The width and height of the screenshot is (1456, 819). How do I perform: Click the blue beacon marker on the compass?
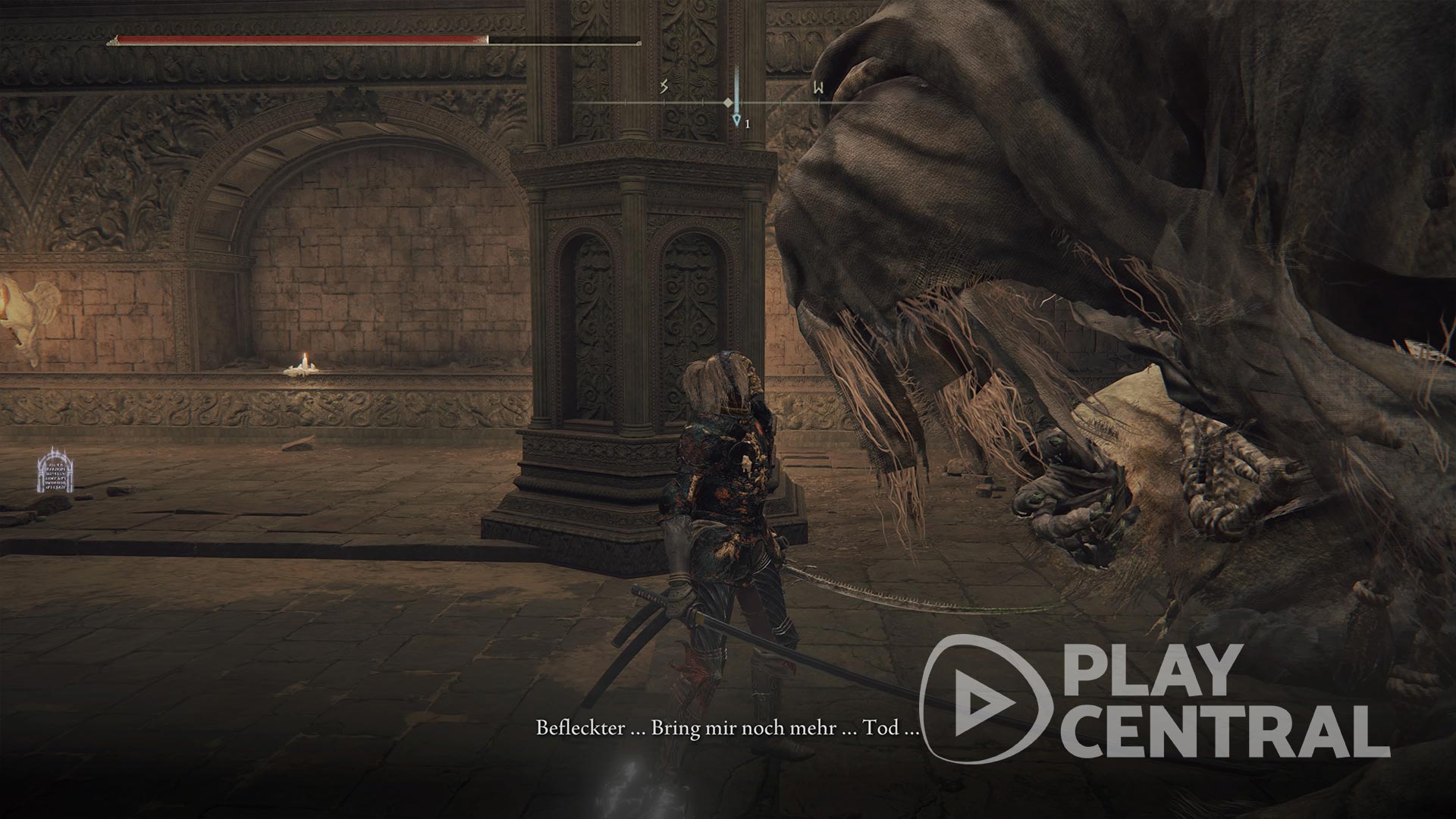[736, 119]
